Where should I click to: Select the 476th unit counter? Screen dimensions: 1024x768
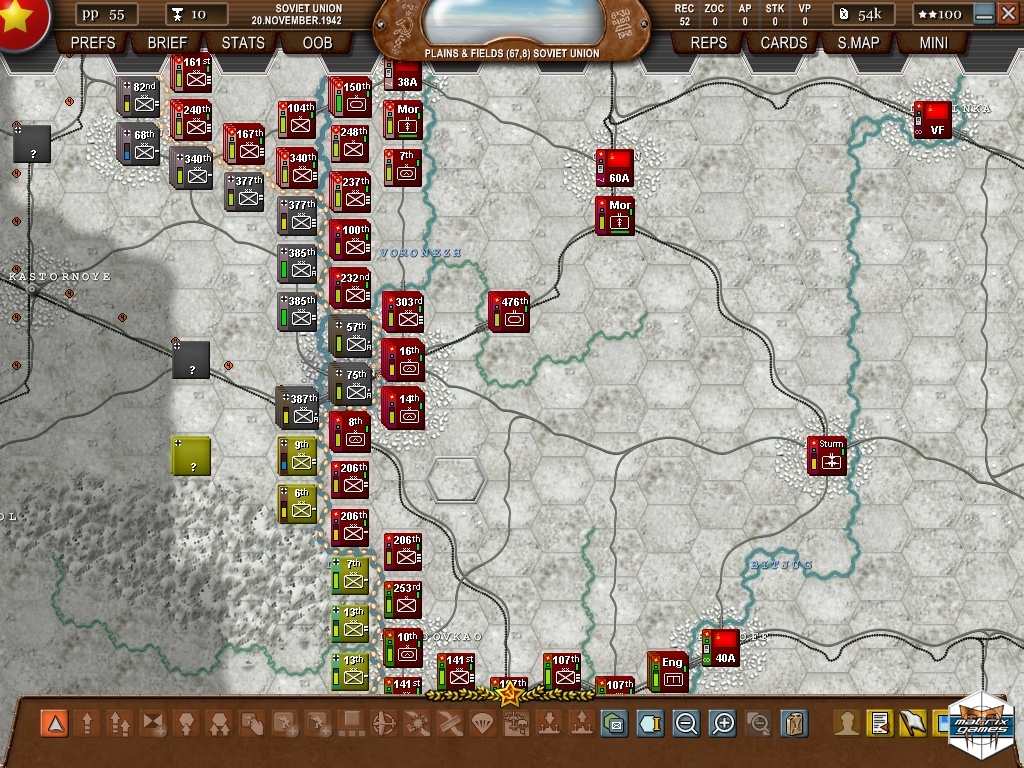pos(509,312)
